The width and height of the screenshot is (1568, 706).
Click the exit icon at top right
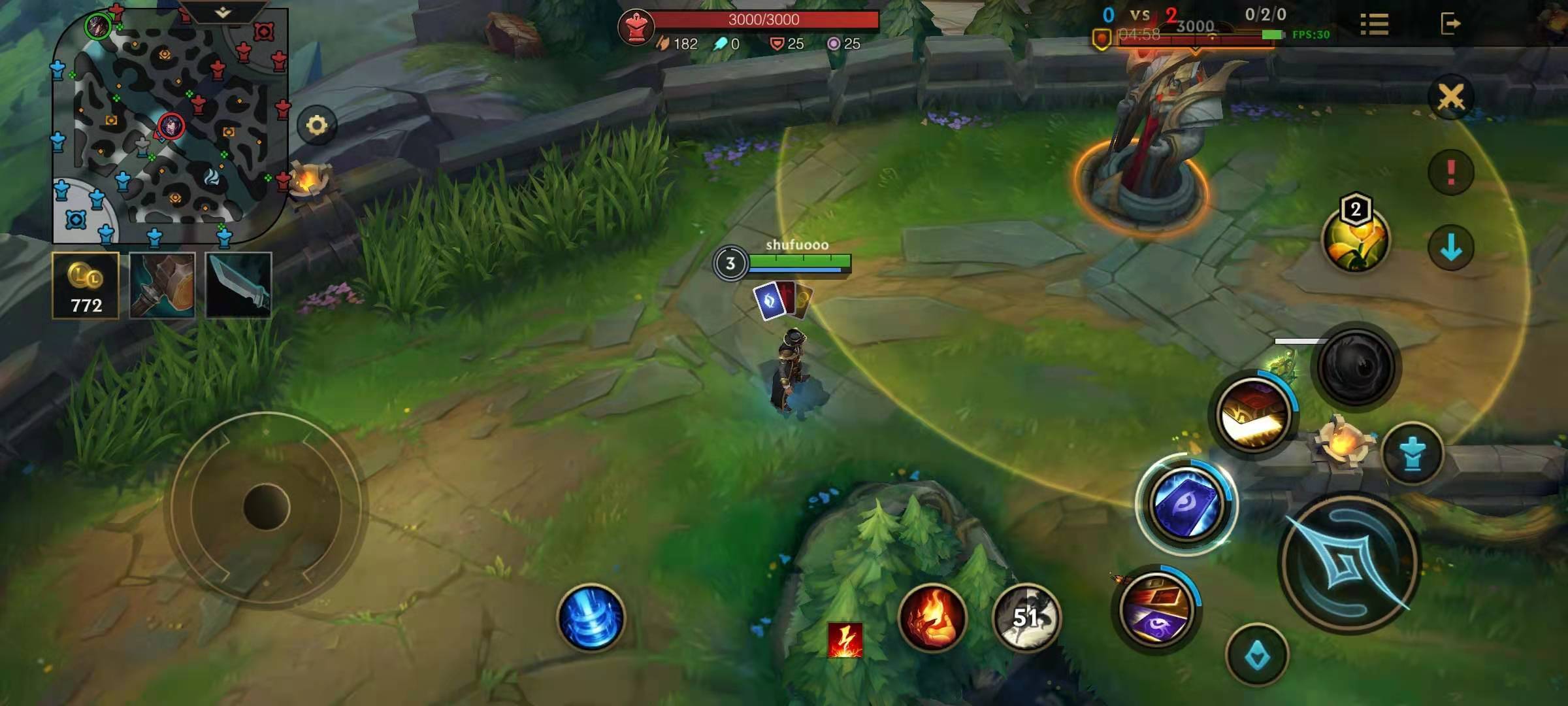point(1450,24)
